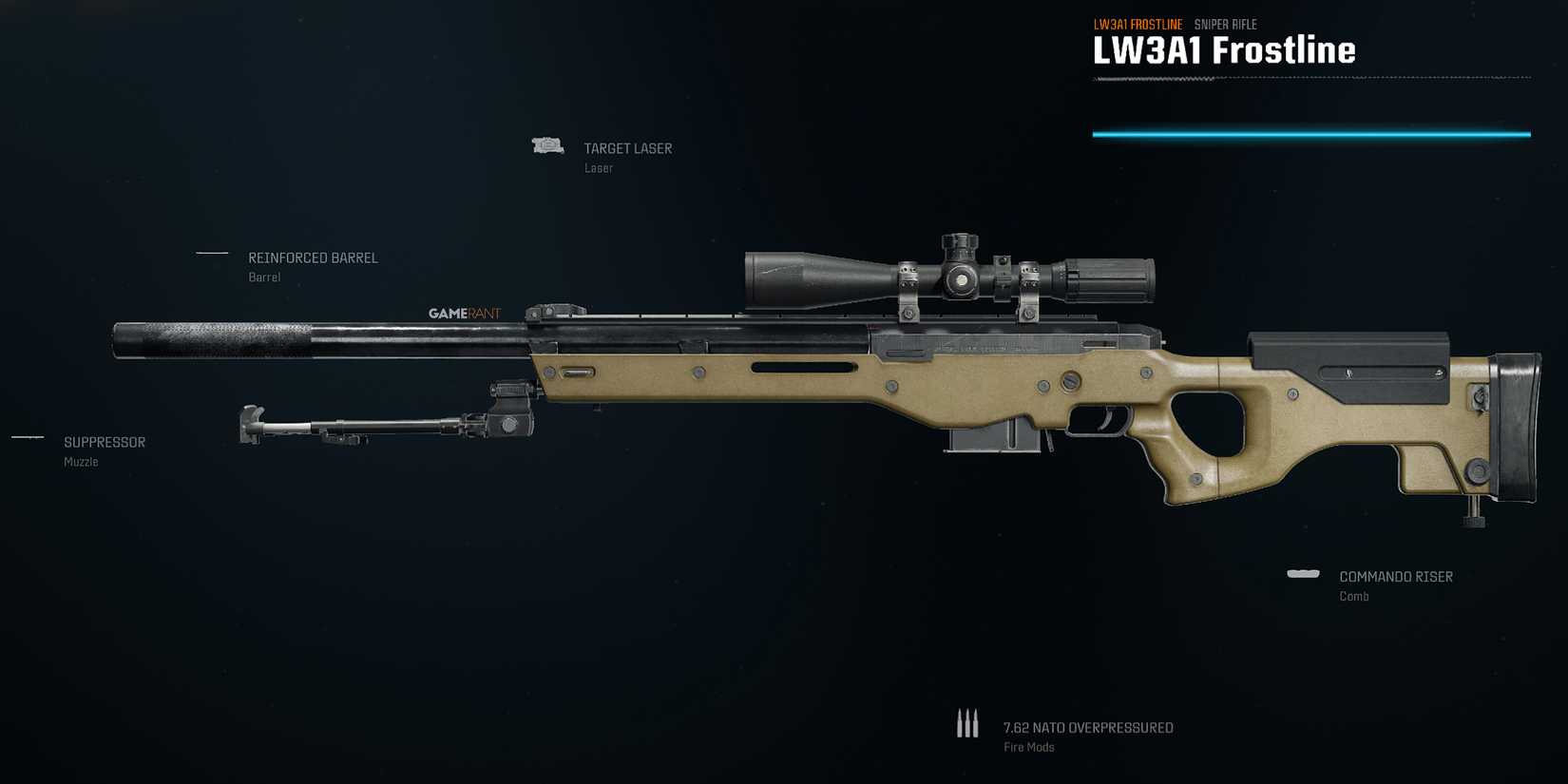Toggle the Fire Mods attachment
The width and height of the screenshot is (1568, 784).
point(1028,747)
